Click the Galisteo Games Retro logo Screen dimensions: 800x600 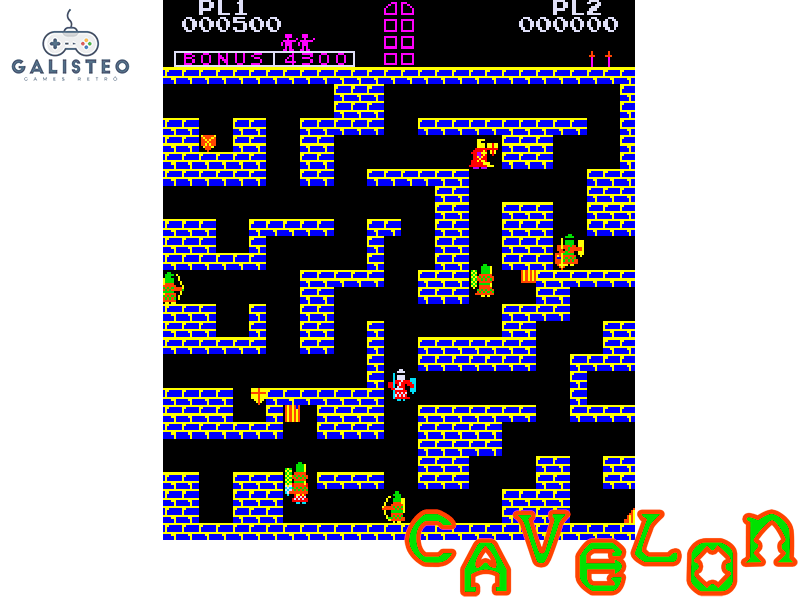(70, 48)
